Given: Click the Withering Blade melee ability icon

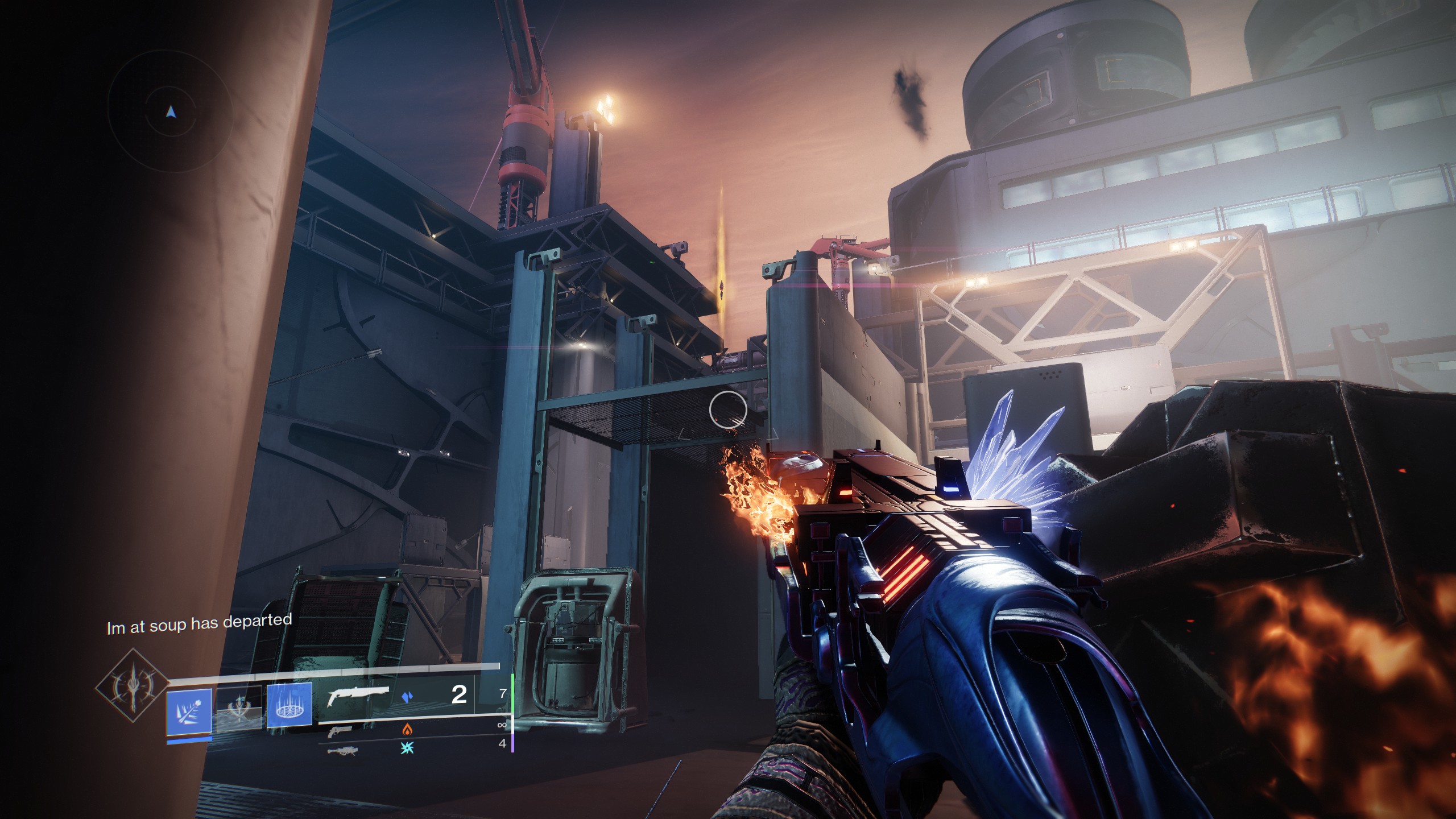Looking at the screenshot, I should click(x=189, y=713).
